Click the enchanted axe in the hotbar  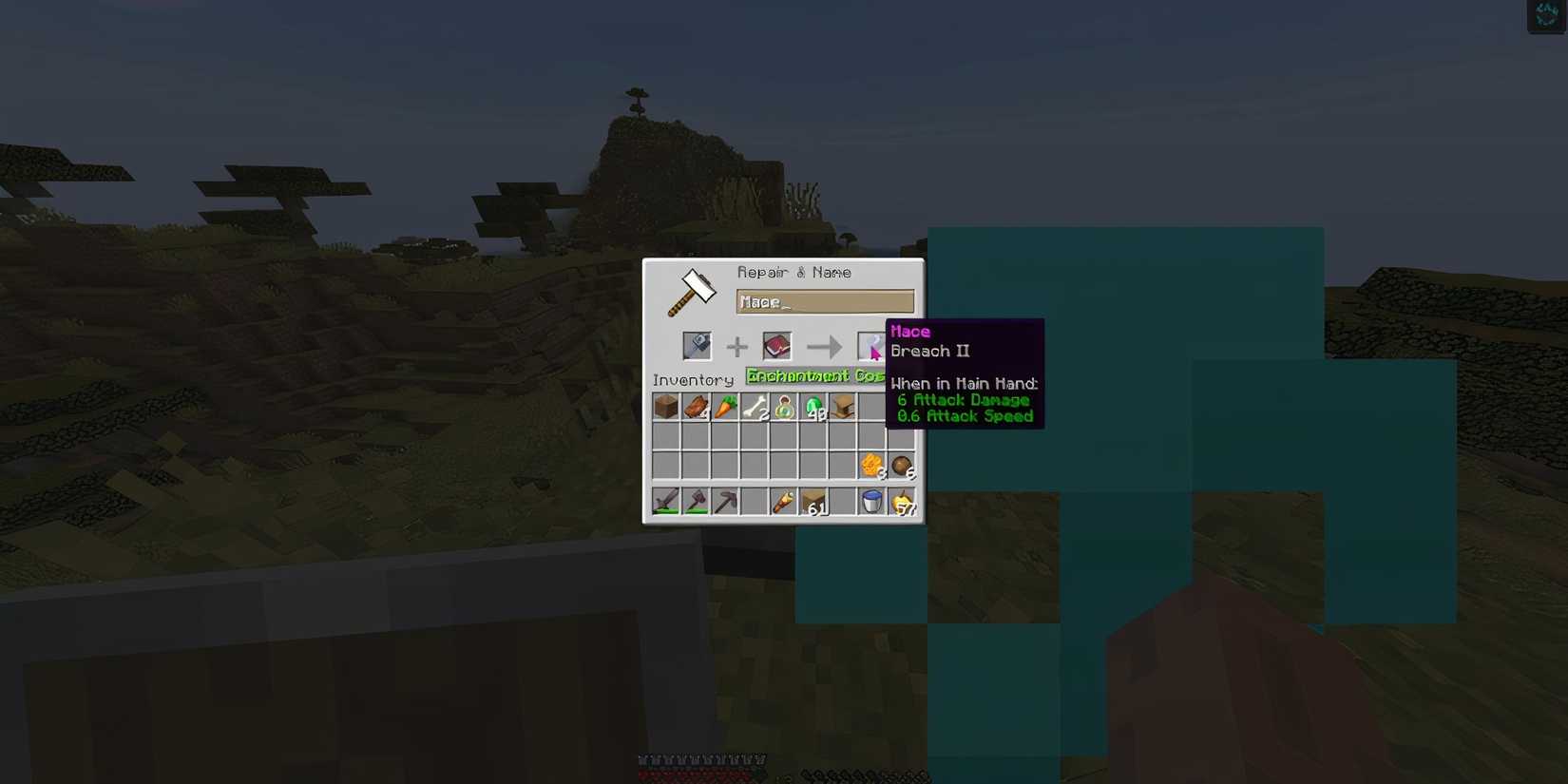coord(696,501)
